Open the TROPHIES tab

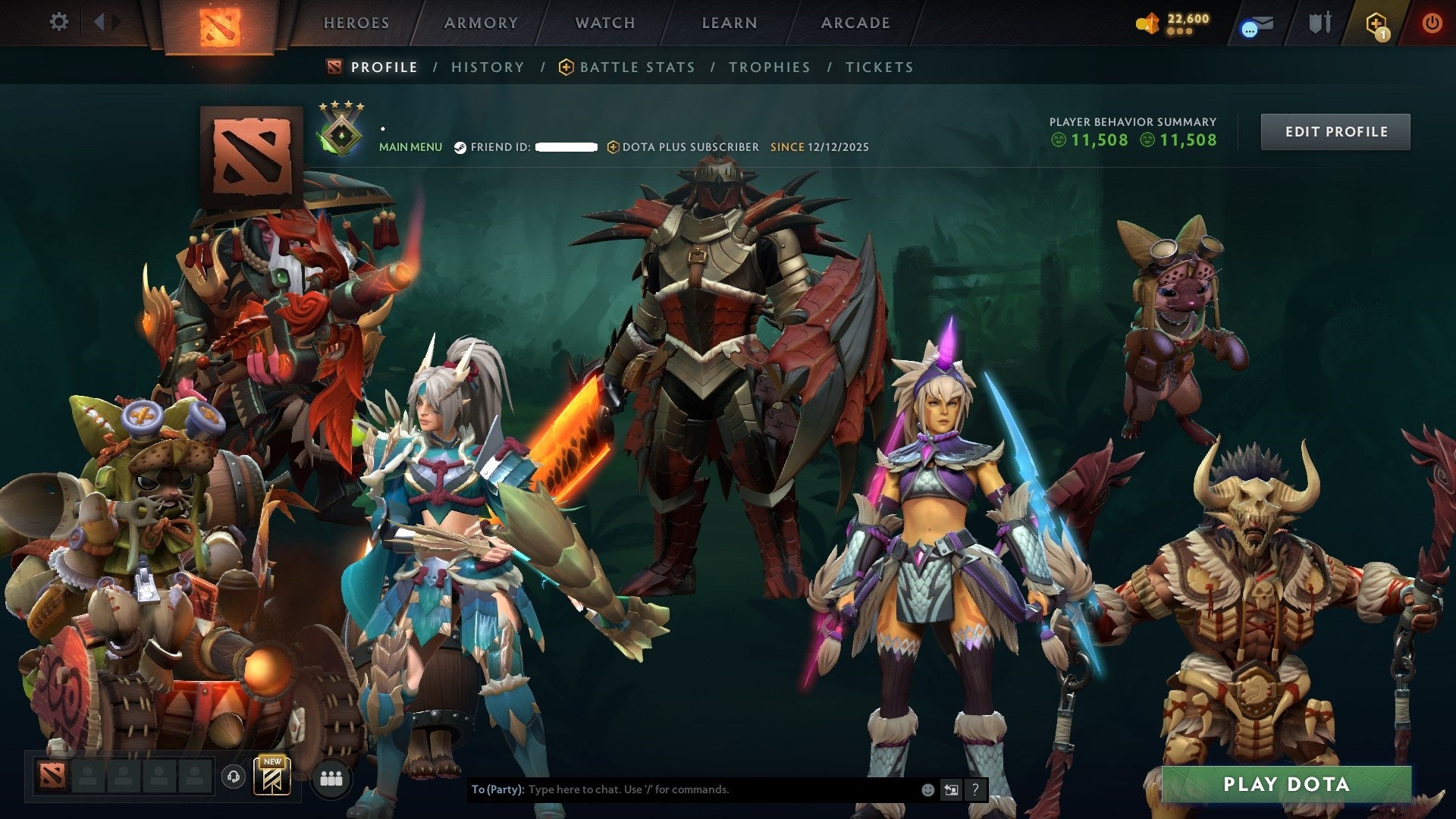pos(769,67)
